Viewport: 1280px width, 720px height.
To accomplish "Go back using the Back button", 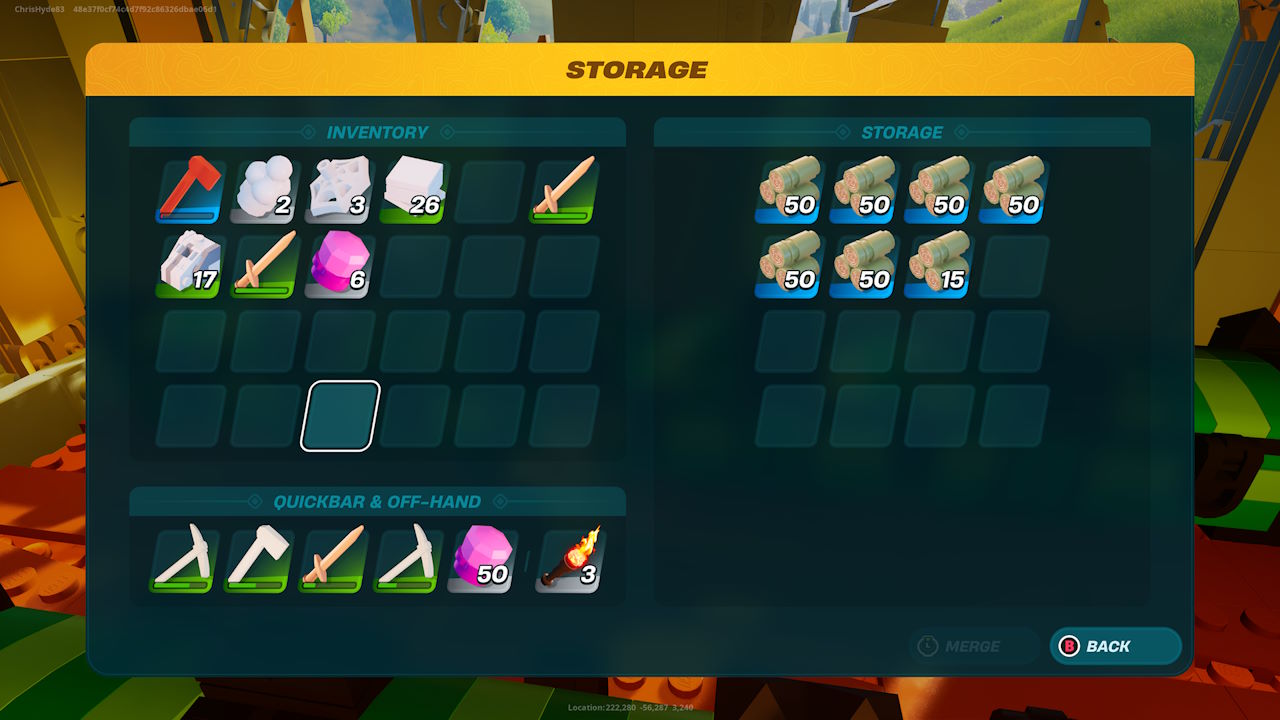I will (x=1115, y=646).
